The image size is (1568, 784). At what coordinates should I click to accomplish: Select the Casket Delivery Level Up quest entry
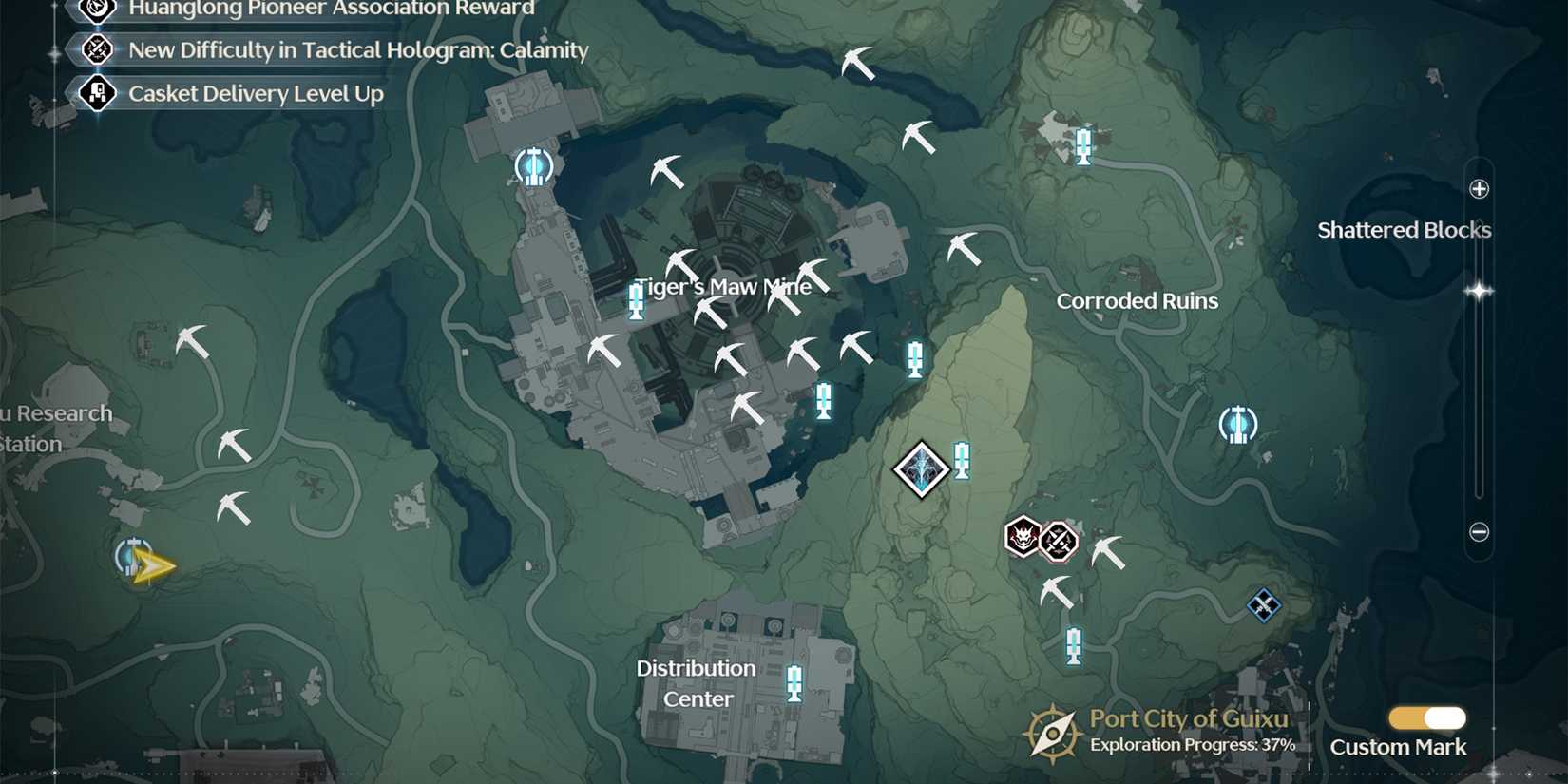[255, 93]
